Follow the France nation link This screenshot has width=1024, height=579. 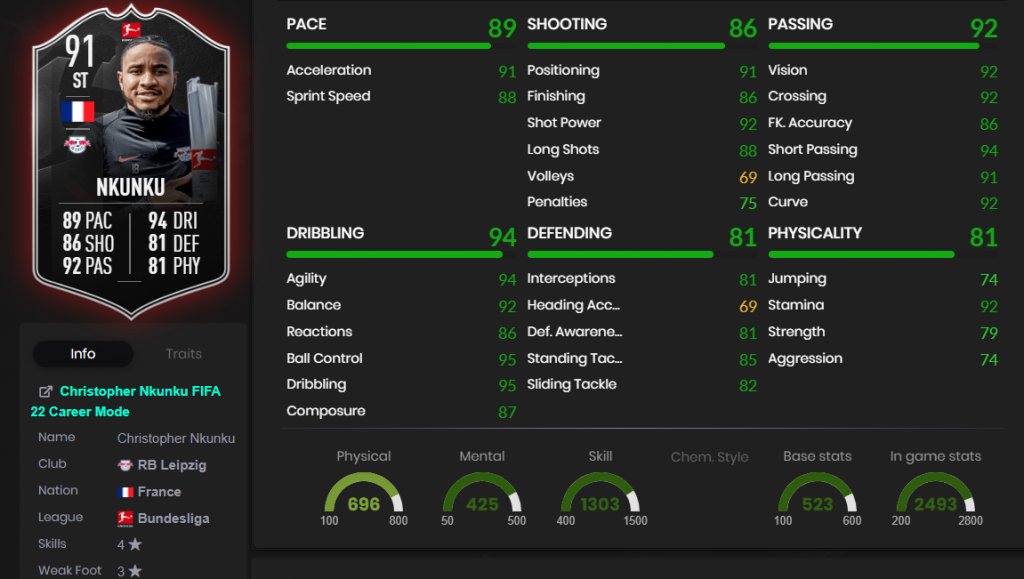click(158, 491)
